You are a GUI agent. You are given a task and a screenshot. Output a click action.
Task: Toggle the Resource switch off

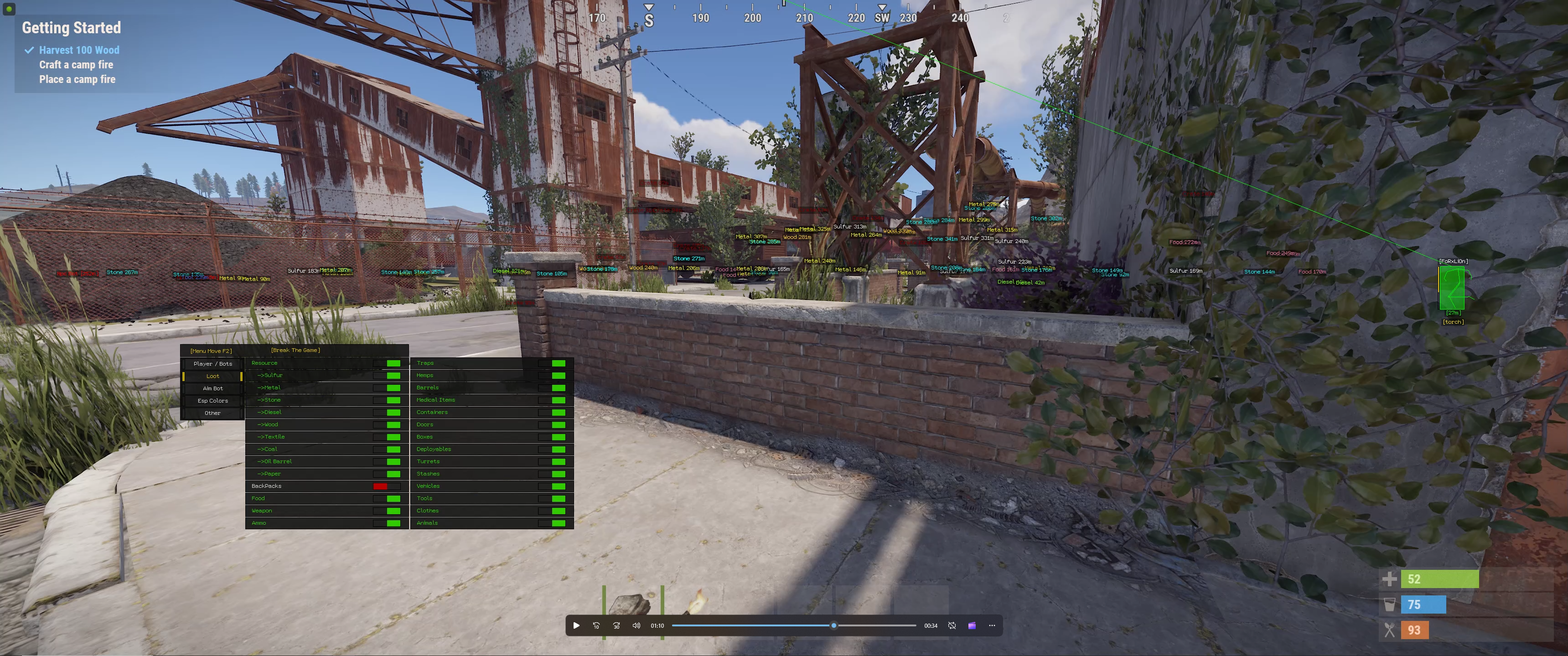click(387, 363)
